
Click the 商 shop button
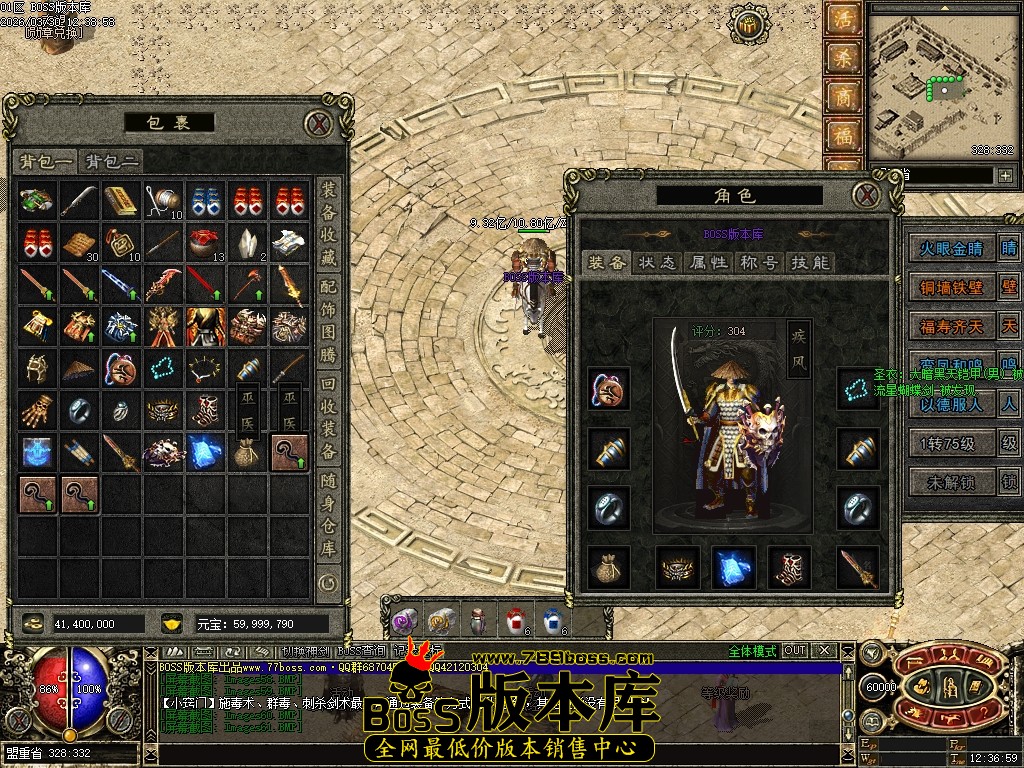pyautogui.click(x=842, y=97)
